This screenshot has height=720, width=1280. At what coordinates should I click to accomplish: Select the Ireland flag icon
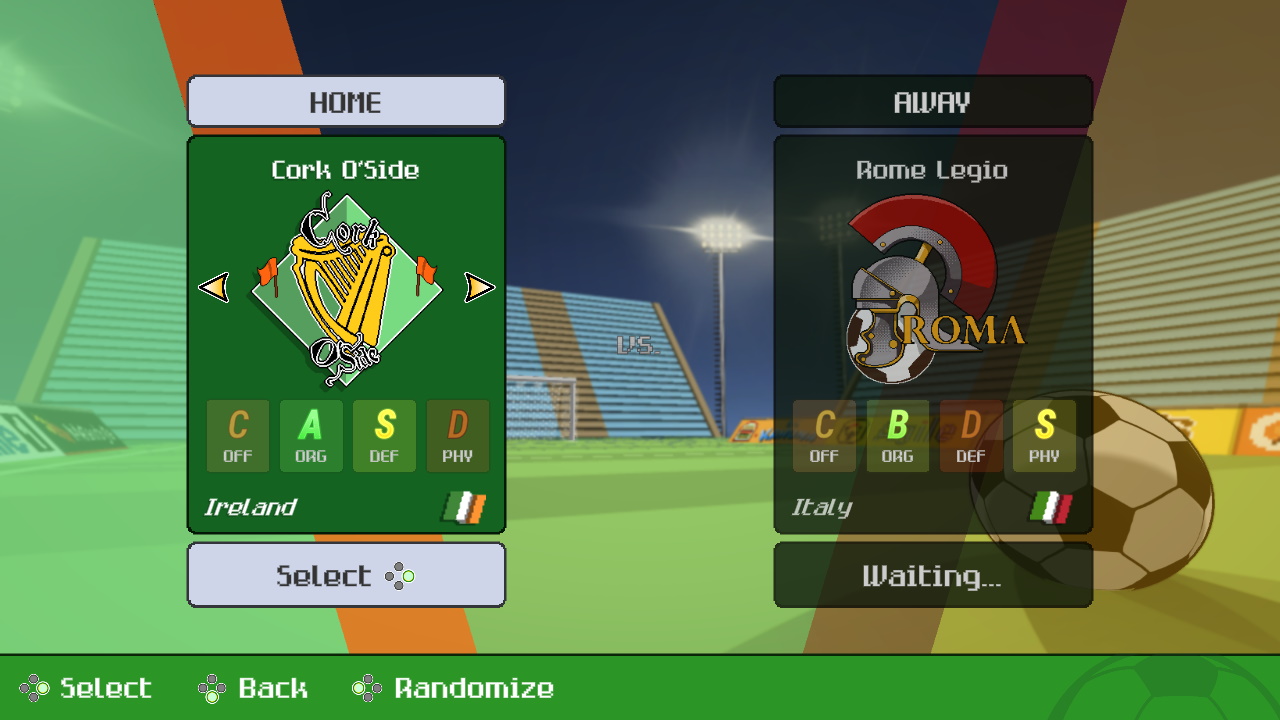[463, 507]
